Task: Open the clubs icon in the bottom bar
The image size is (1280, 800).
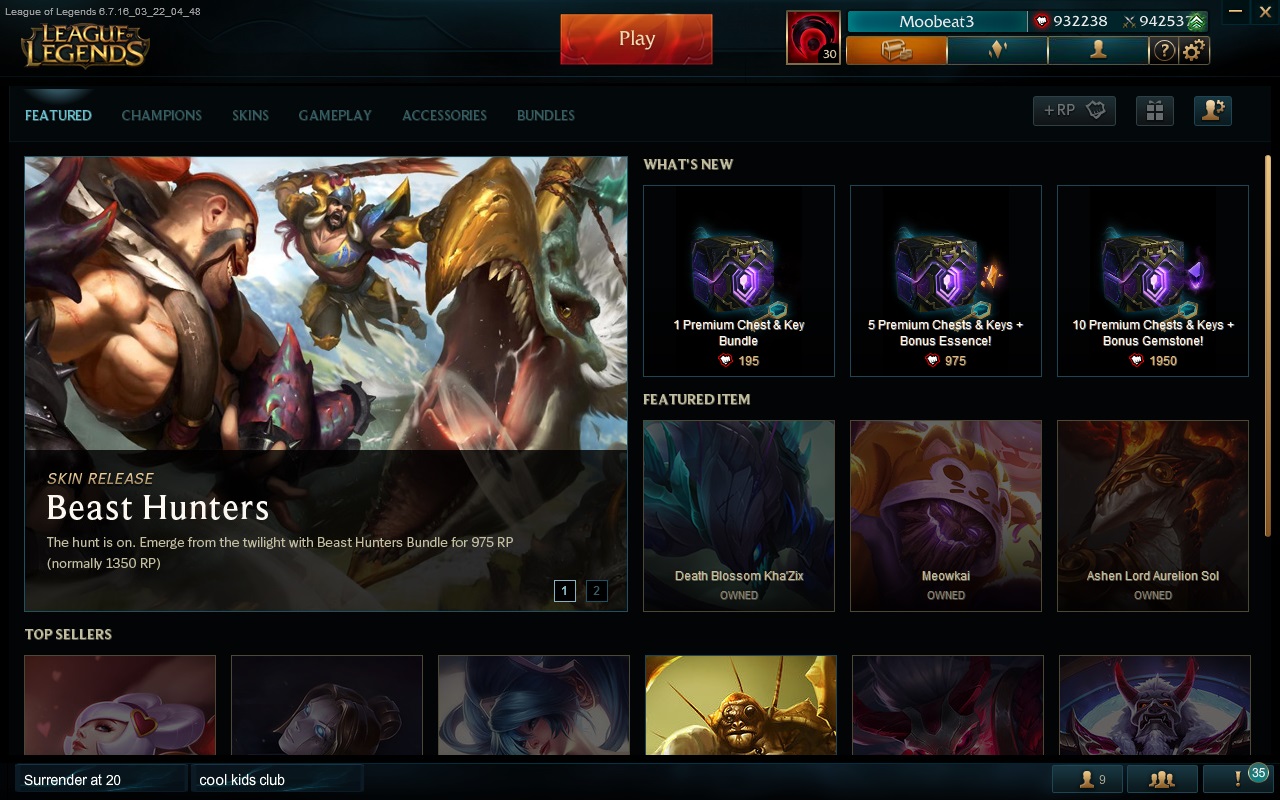Action: click(x=1160, y=778)
